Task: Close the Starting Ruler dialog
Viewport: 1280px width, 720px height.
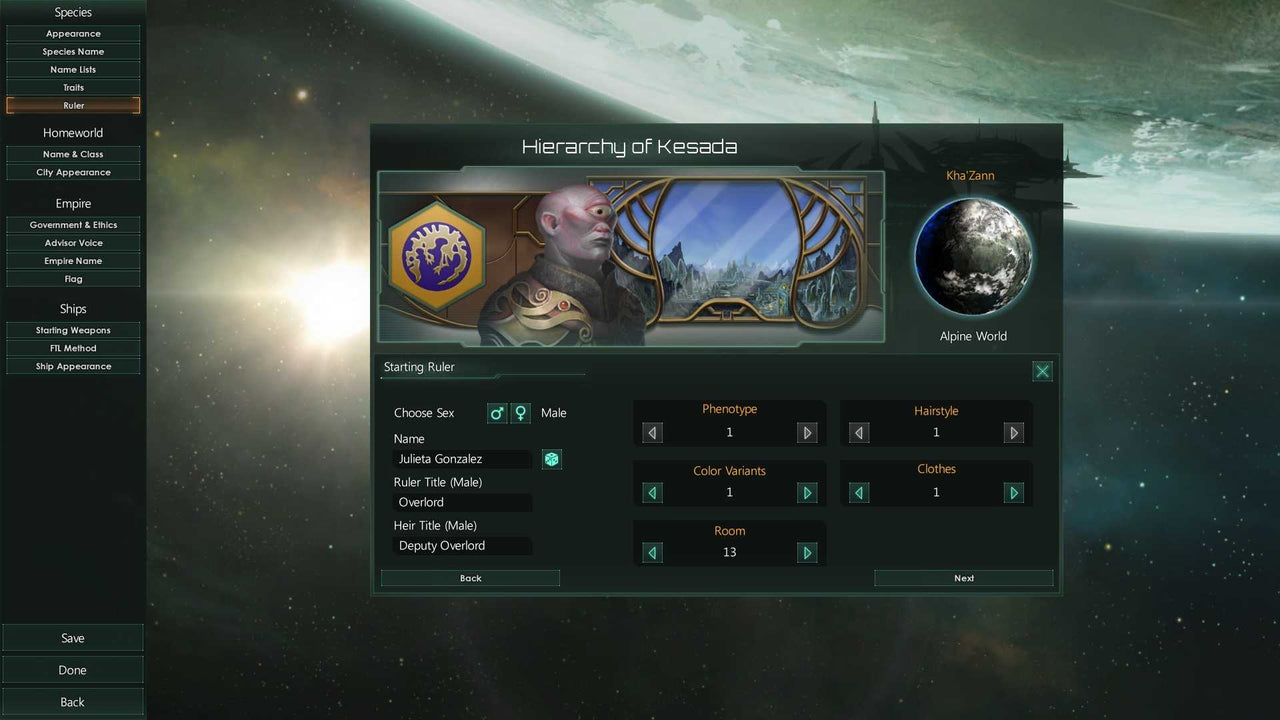Action: [1042, 371]
